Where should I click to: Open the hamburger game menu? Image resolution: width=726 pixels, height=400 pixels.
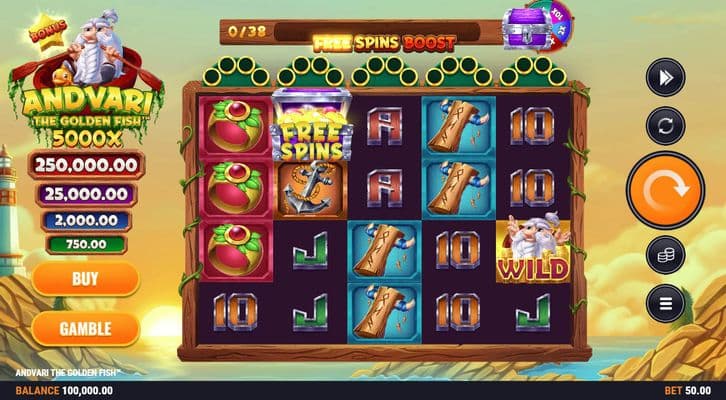[x=665, y=301]
